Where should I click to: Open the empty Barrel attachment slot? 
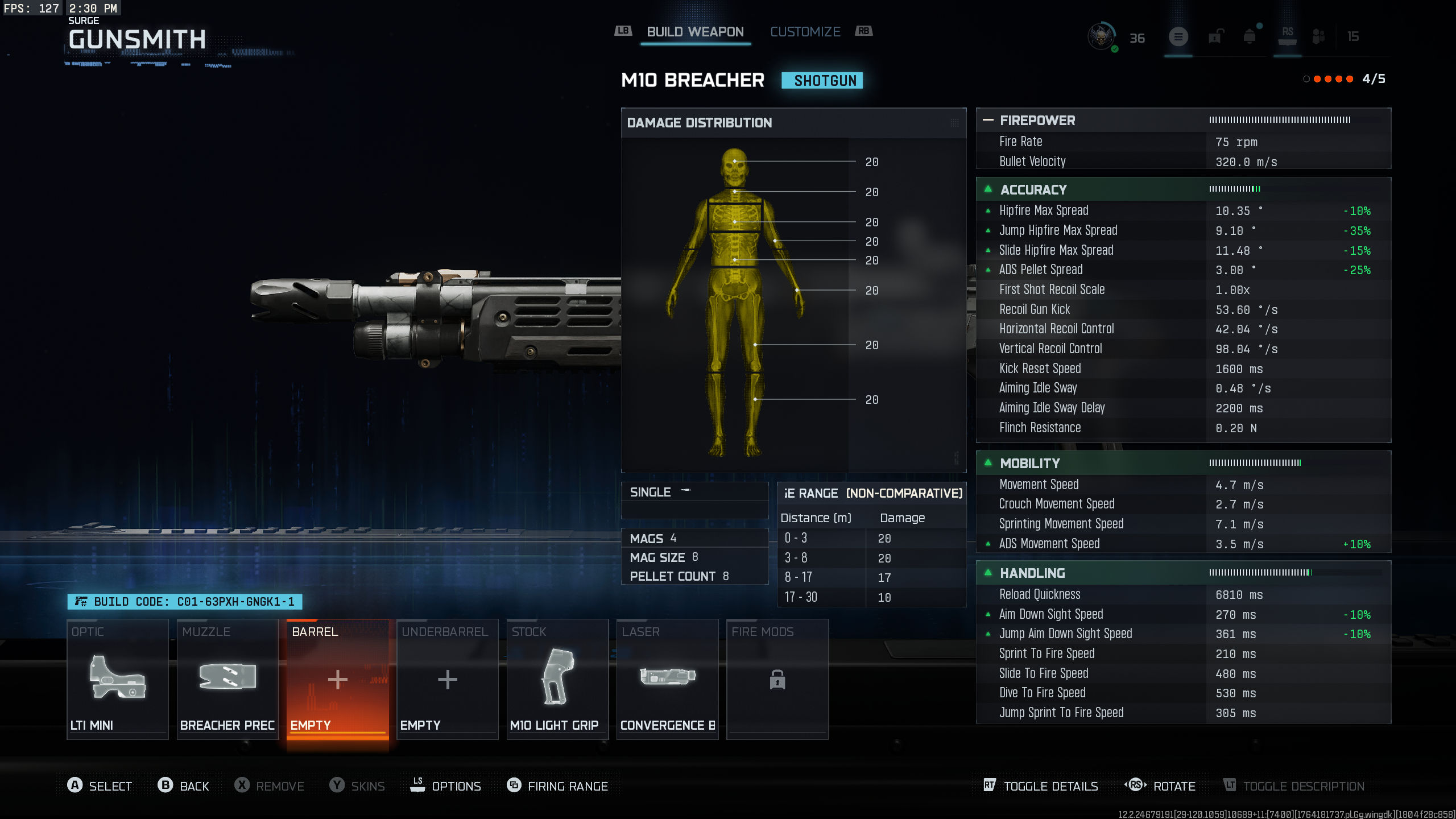[x=337, y=680]
